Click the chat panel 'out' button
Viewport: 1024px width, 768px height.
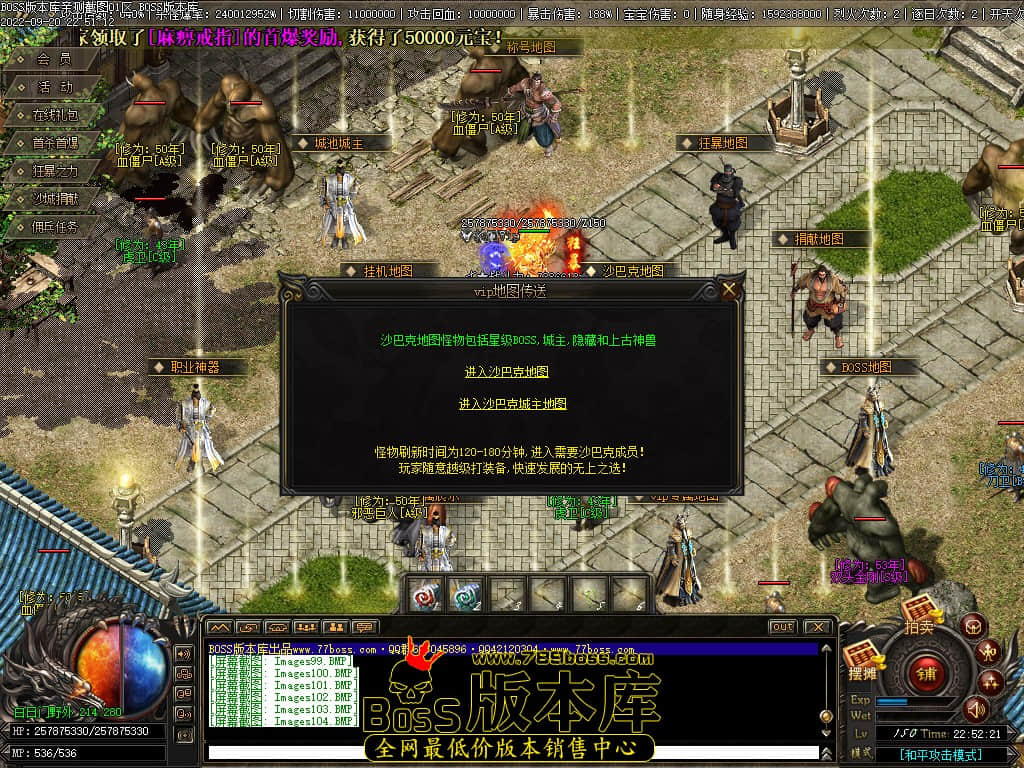click(782, 627)
